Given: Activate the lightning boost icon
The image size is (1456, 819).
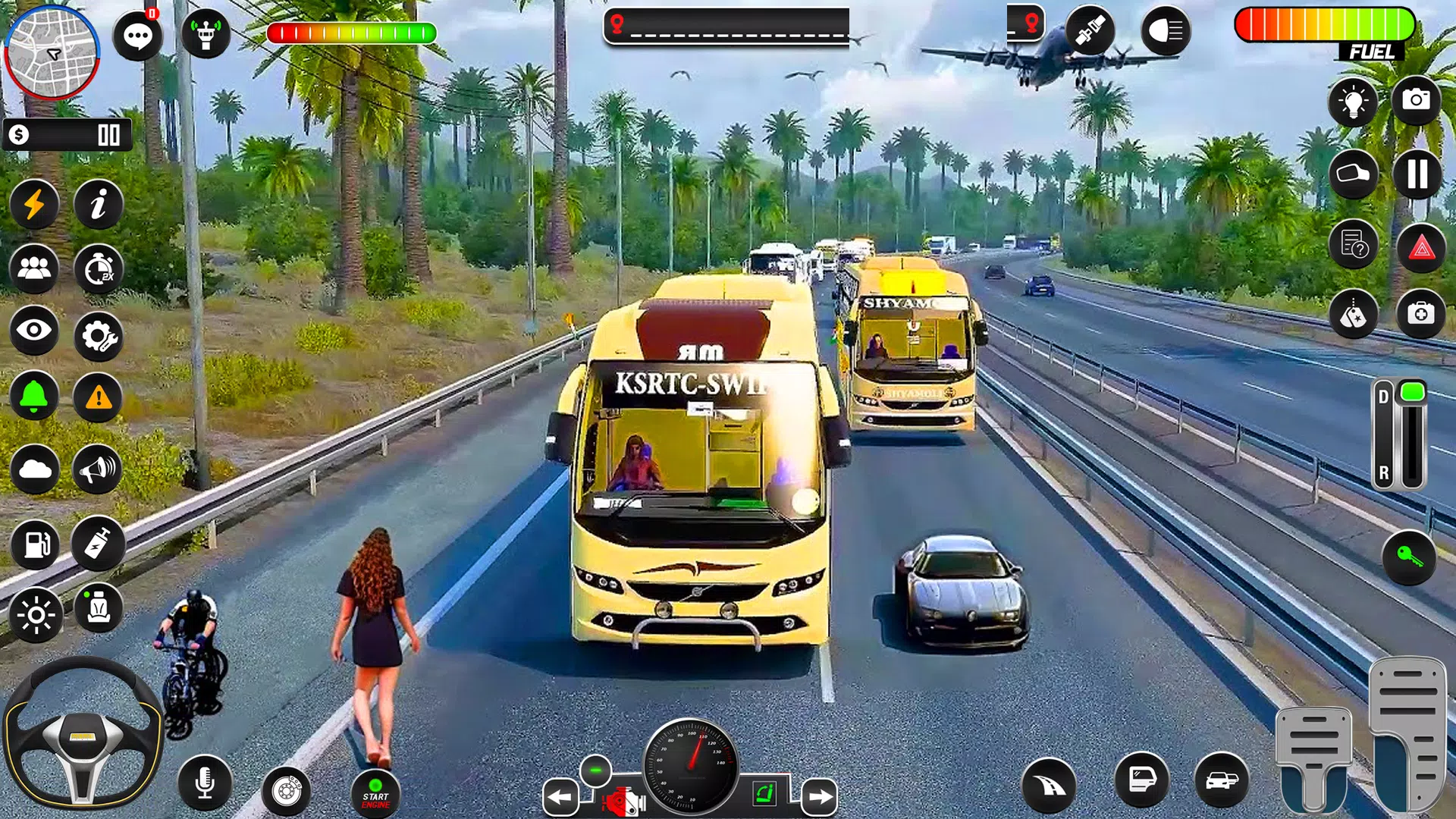Looking at the screenshot, I should click(x=34, y=205).
